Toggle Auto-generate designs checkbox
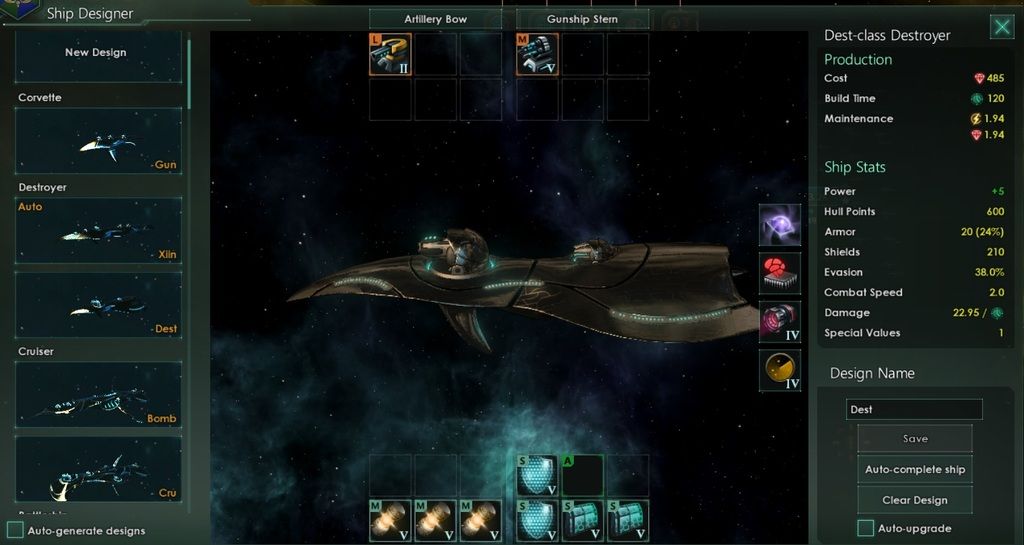Screen dimensions: 1024x545 click(x=16, y=530)
